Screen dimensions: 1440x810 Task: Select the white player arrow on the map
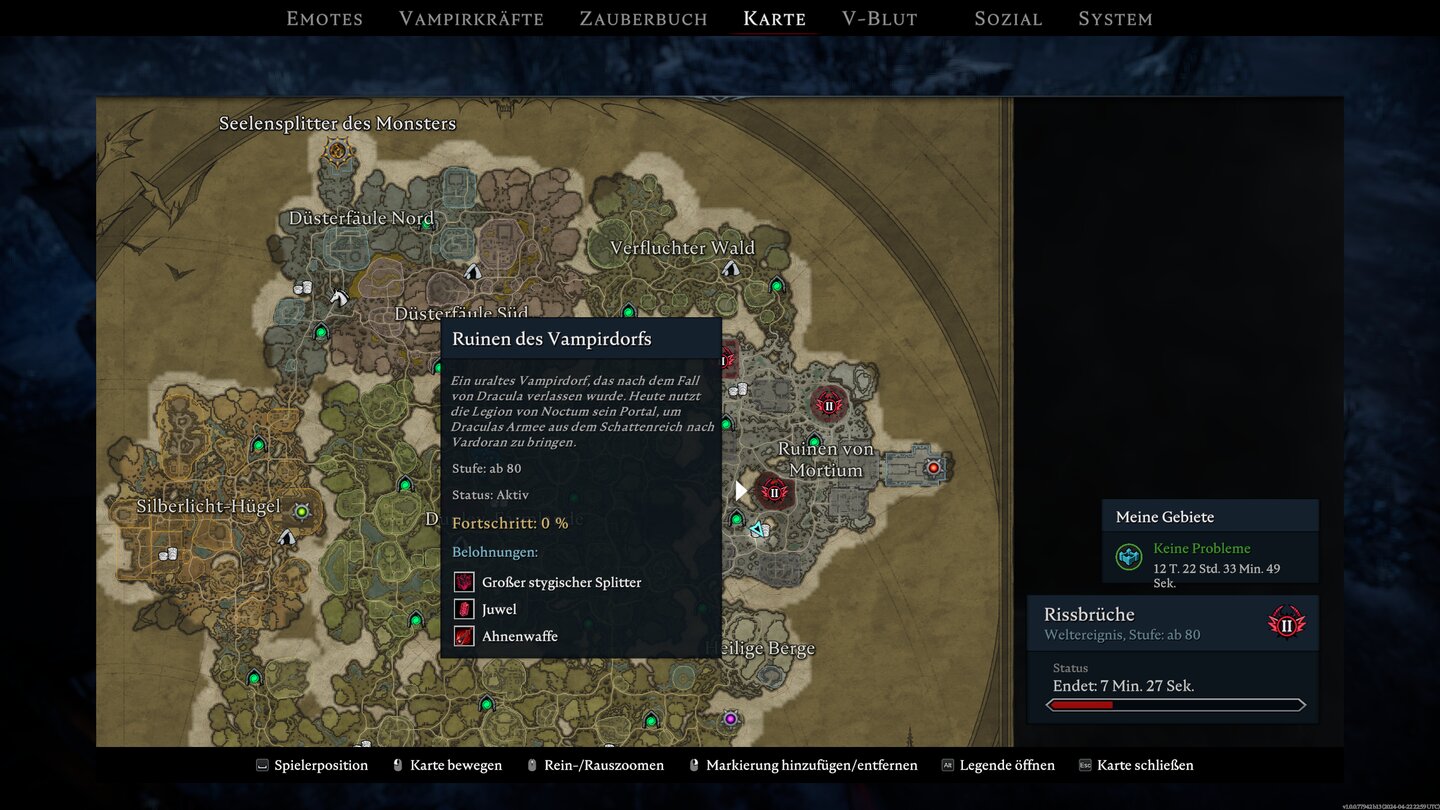pyautogui.click(x=741, y=490)
